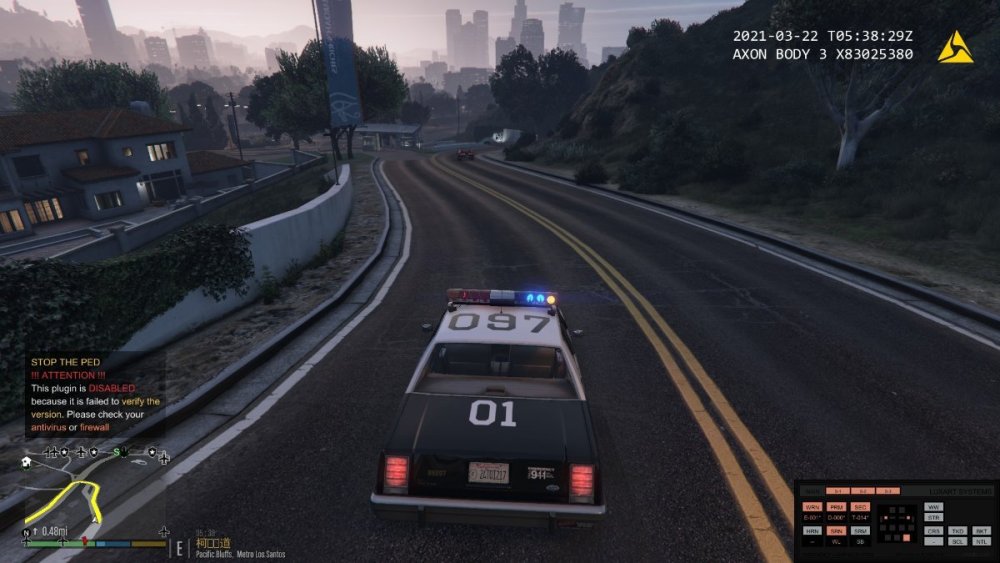
Task: Toggle the CRS cruise lights button
Action: (x=933, y=530)
